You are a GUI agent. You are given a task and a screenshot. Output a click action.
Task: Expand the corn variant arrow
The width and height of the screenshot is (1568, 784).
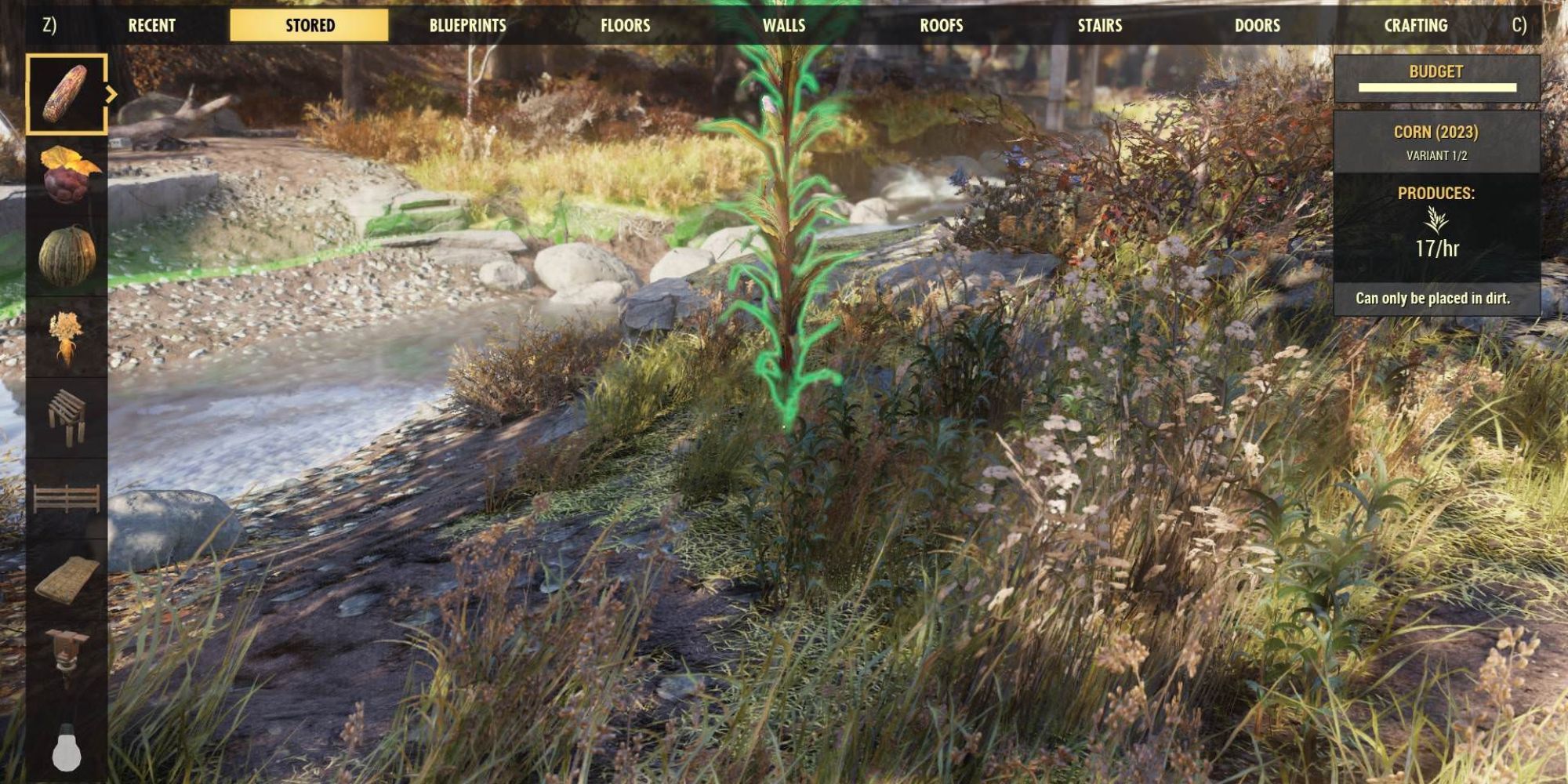pos(112,94)
